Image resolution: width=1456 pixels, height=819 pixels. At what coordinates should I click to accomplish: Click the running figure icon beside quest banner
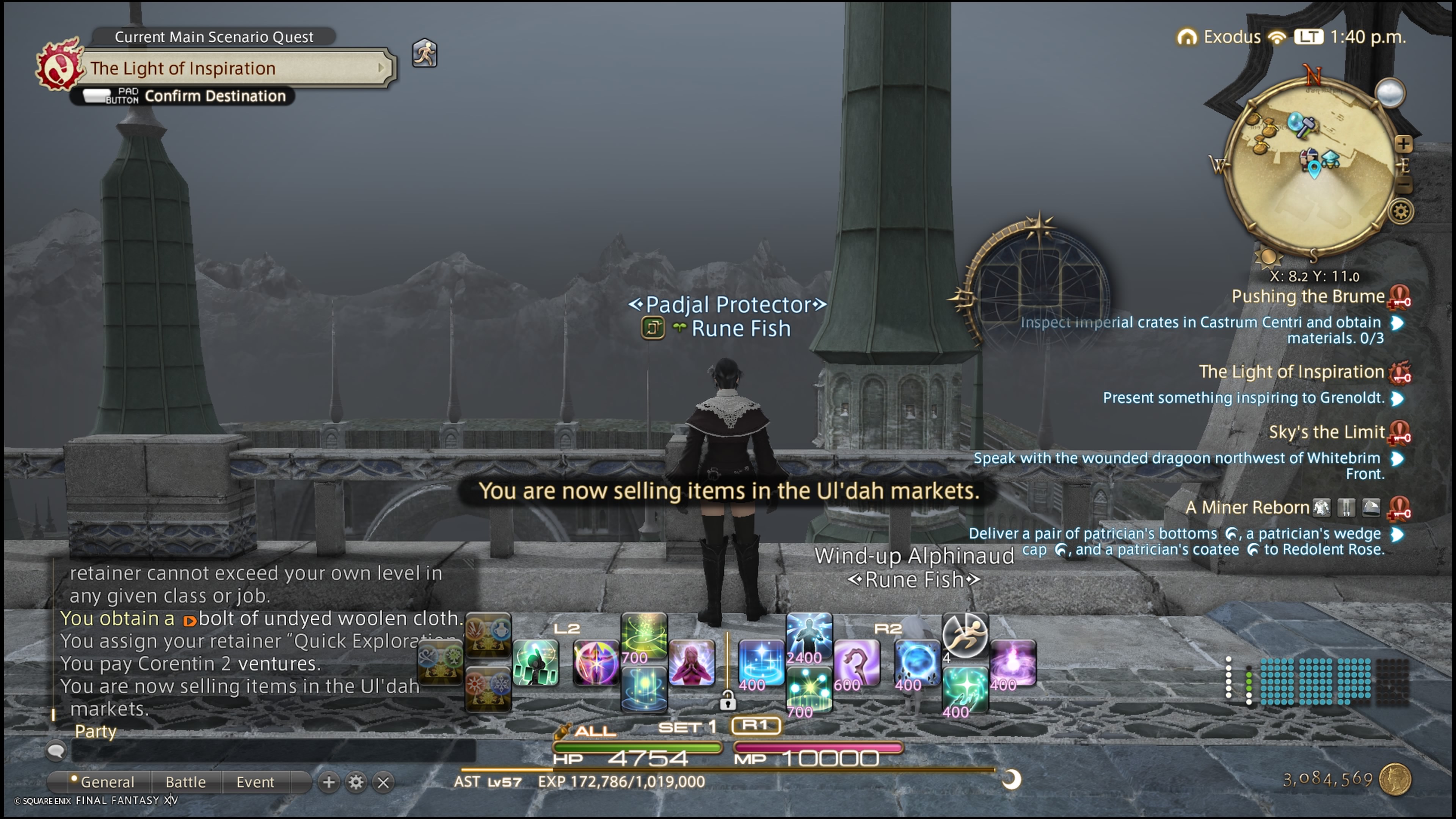click(425, 54)
